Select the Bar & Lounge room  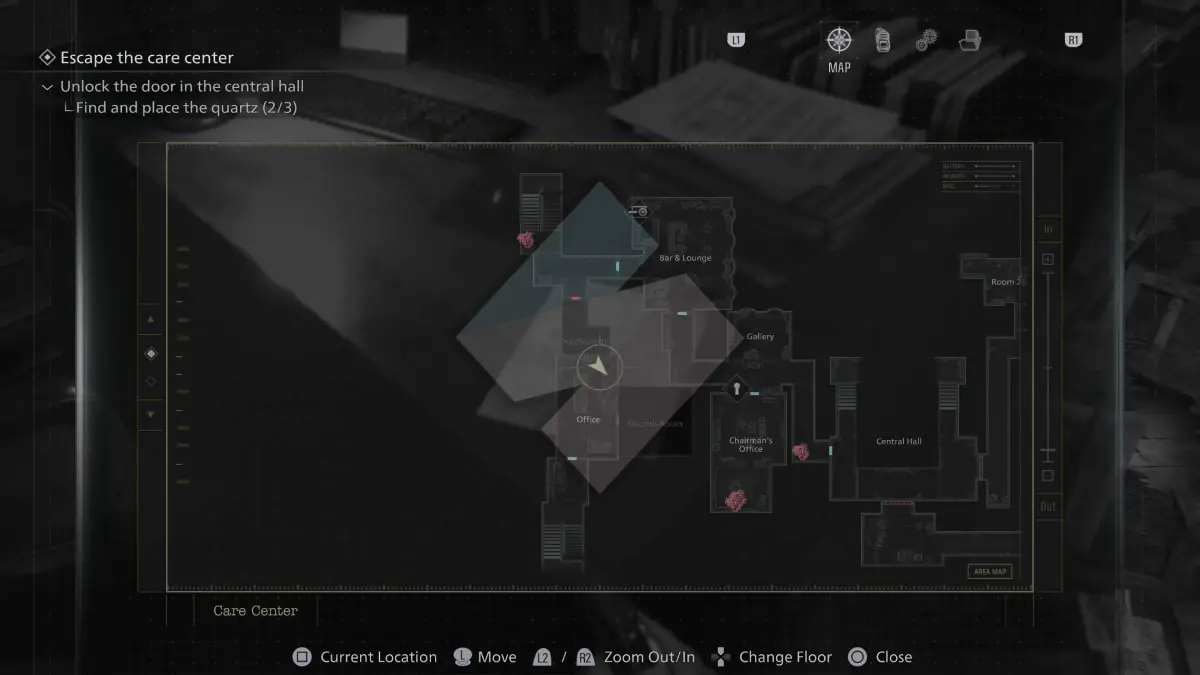(x=685, y=258)
